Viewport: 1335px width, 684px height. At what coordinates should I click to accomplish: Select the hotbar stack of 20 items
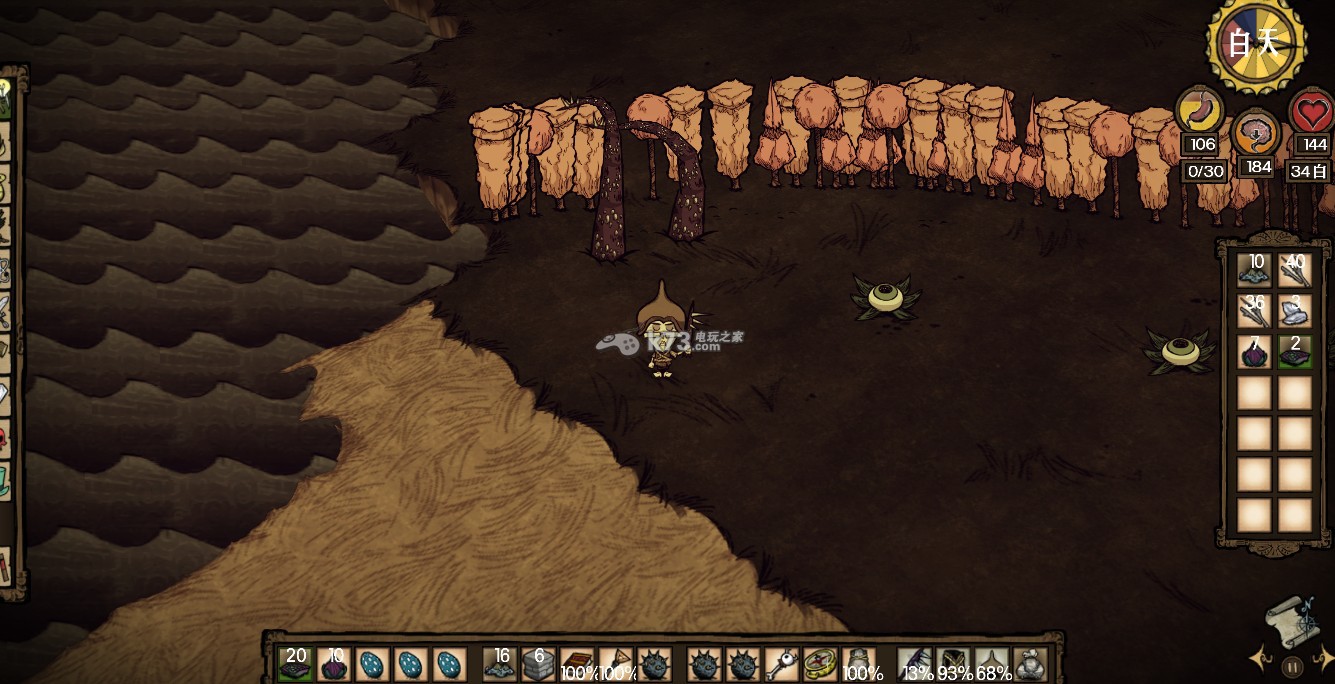click(x=295, y=664)
